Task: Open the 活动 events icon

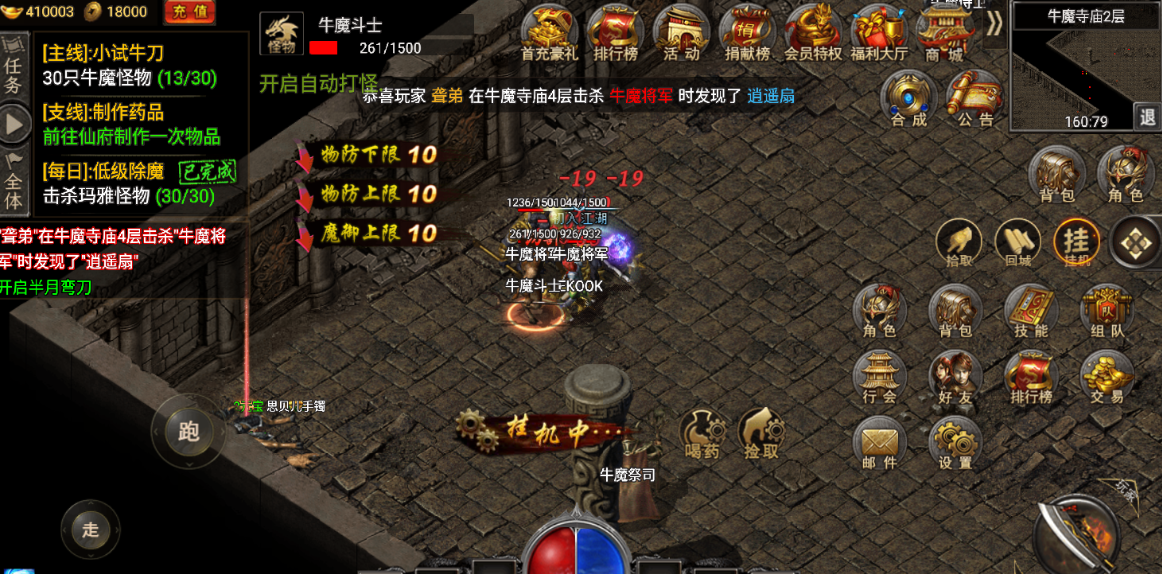Action: 680,32
